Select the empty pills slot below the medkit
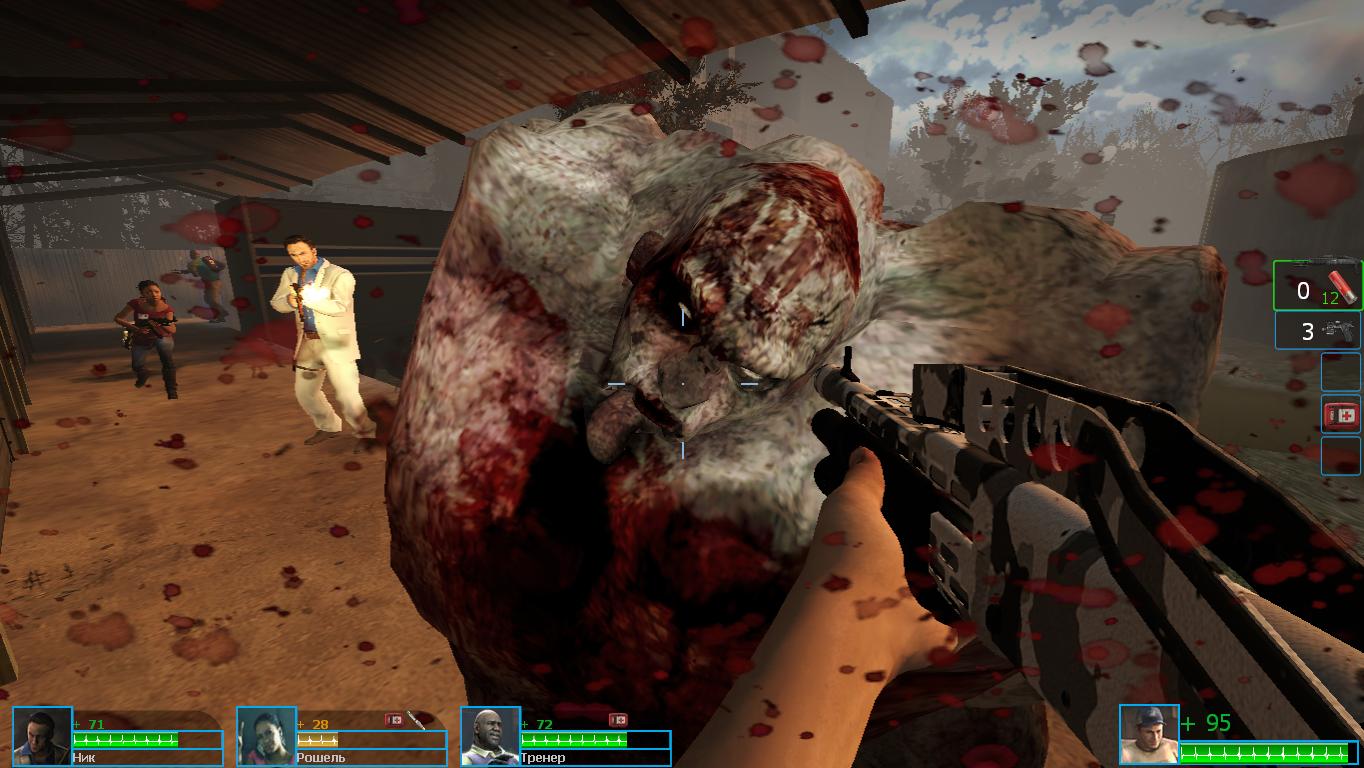 1340,456
